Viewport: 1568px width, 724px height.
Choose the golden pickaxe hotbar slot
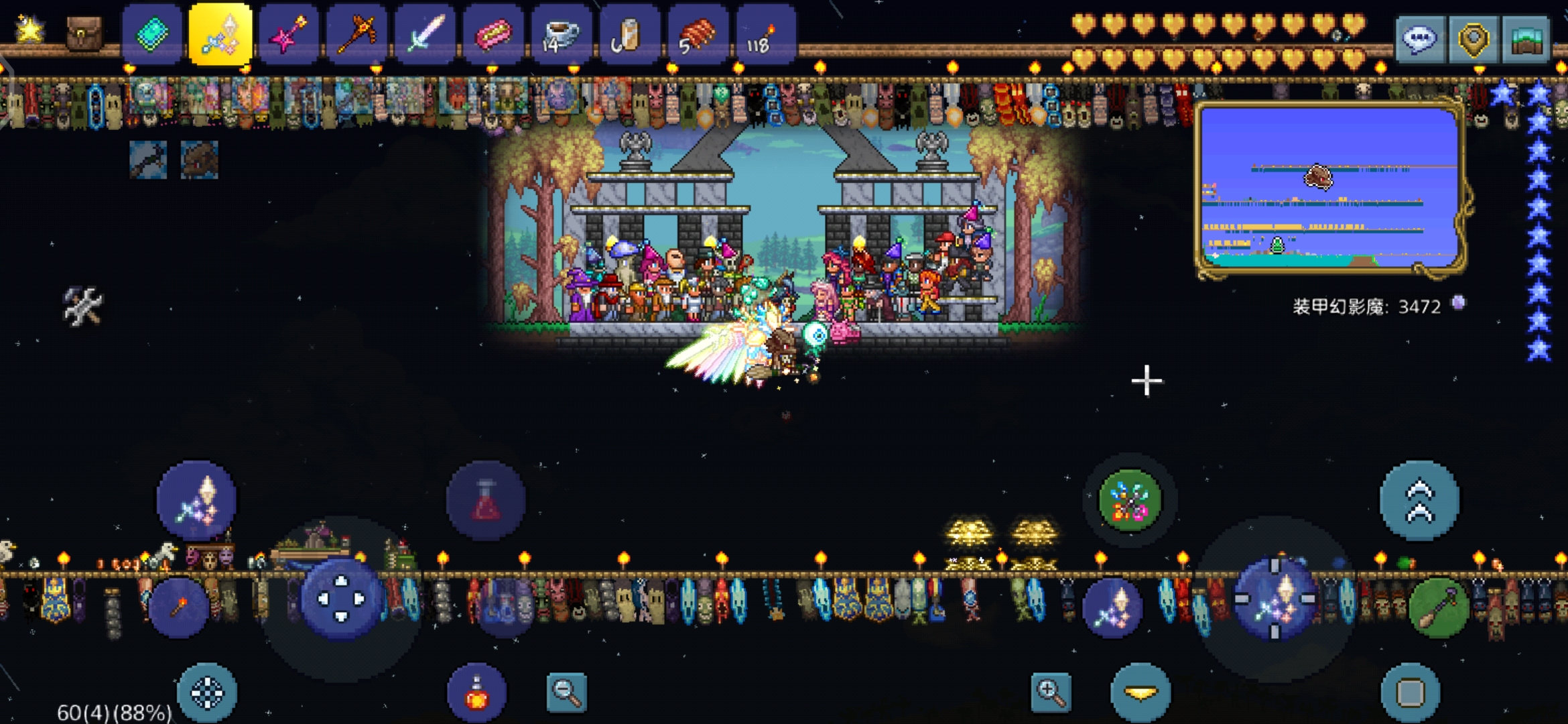[x=357, y=35]
